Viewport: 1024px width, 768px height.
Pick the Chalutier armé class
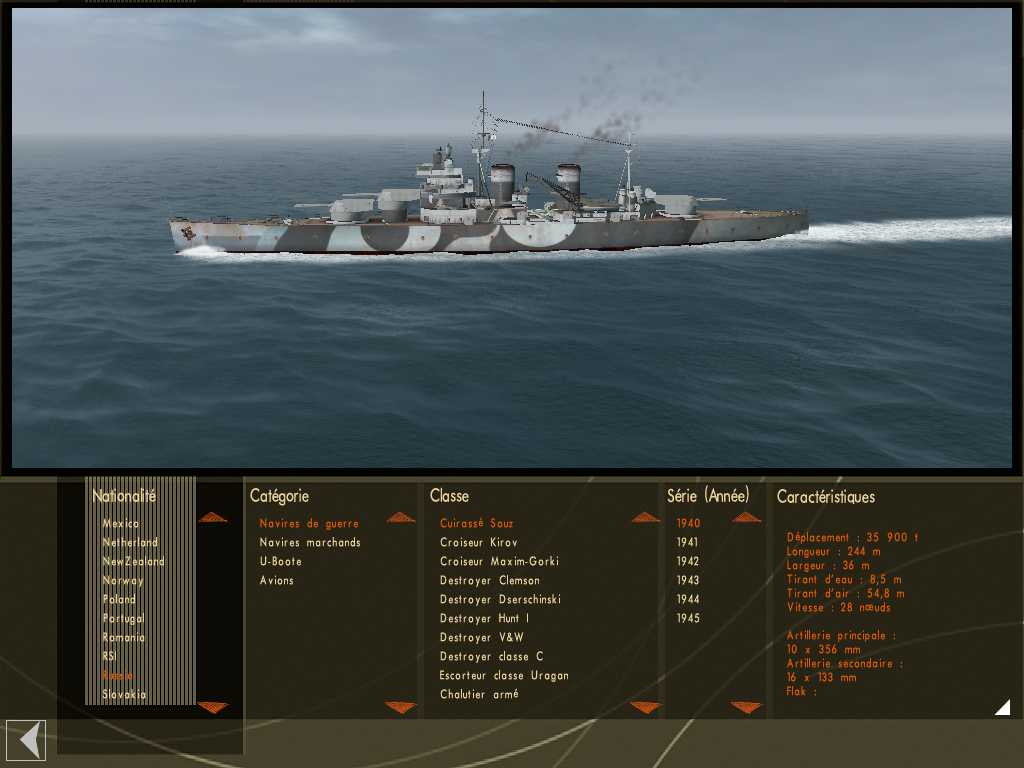[479, 695]
